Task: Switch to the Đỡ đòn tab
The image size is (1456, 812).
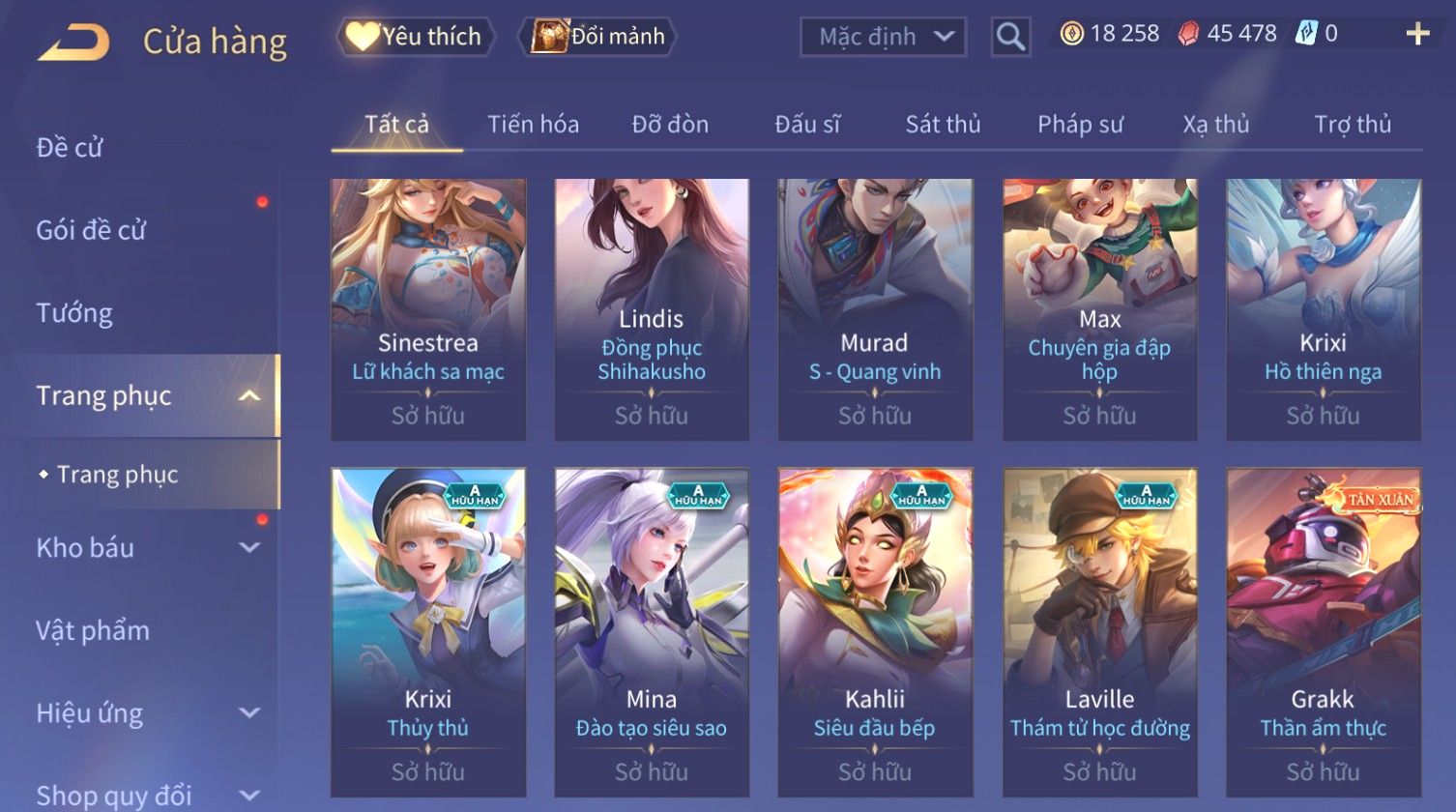Action: click(x=670, y=125)
